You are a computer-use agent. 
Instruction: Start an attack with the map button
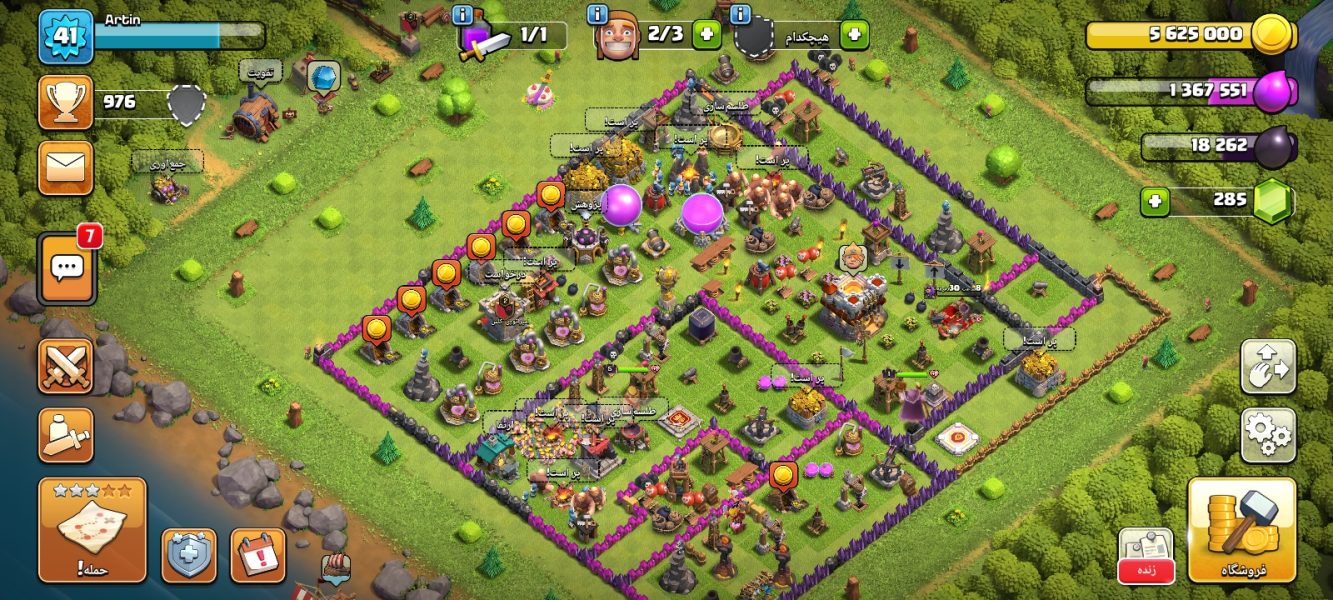[x=92, y=530]
